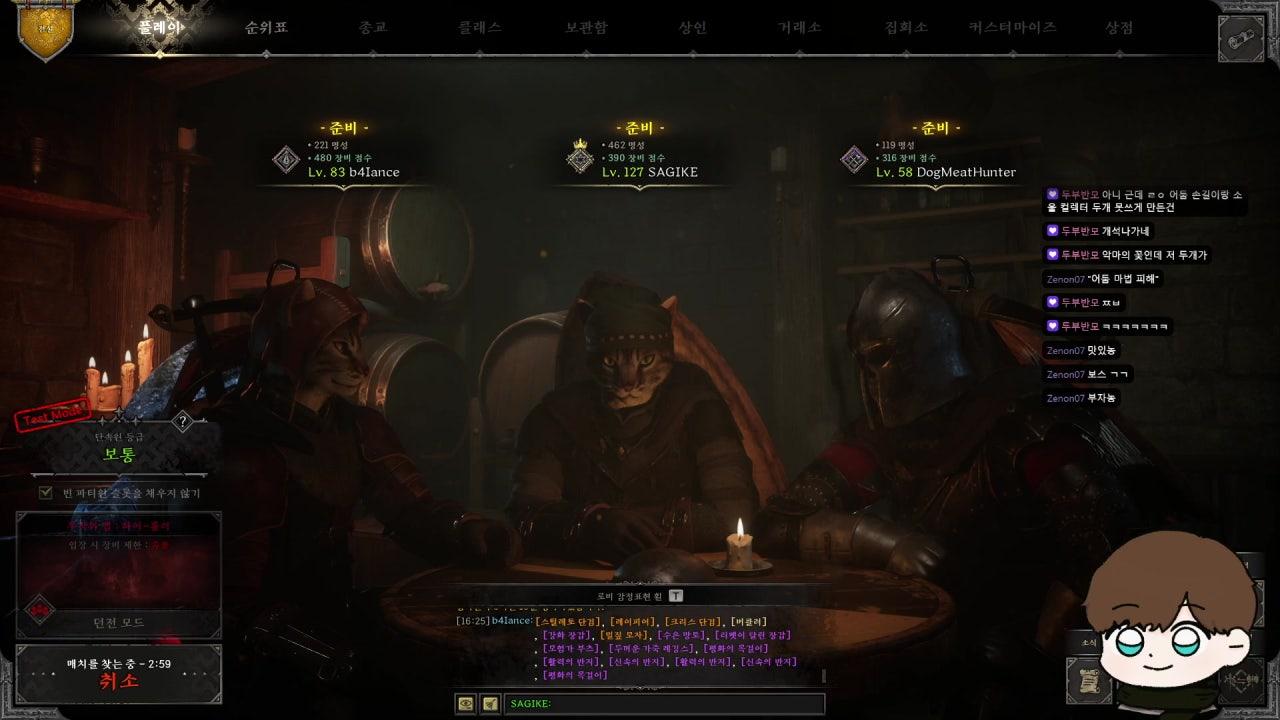This screenshot has width=1280, height=720.
Task: Open the 거래소 marketplace tab
Action: point(799,28)
